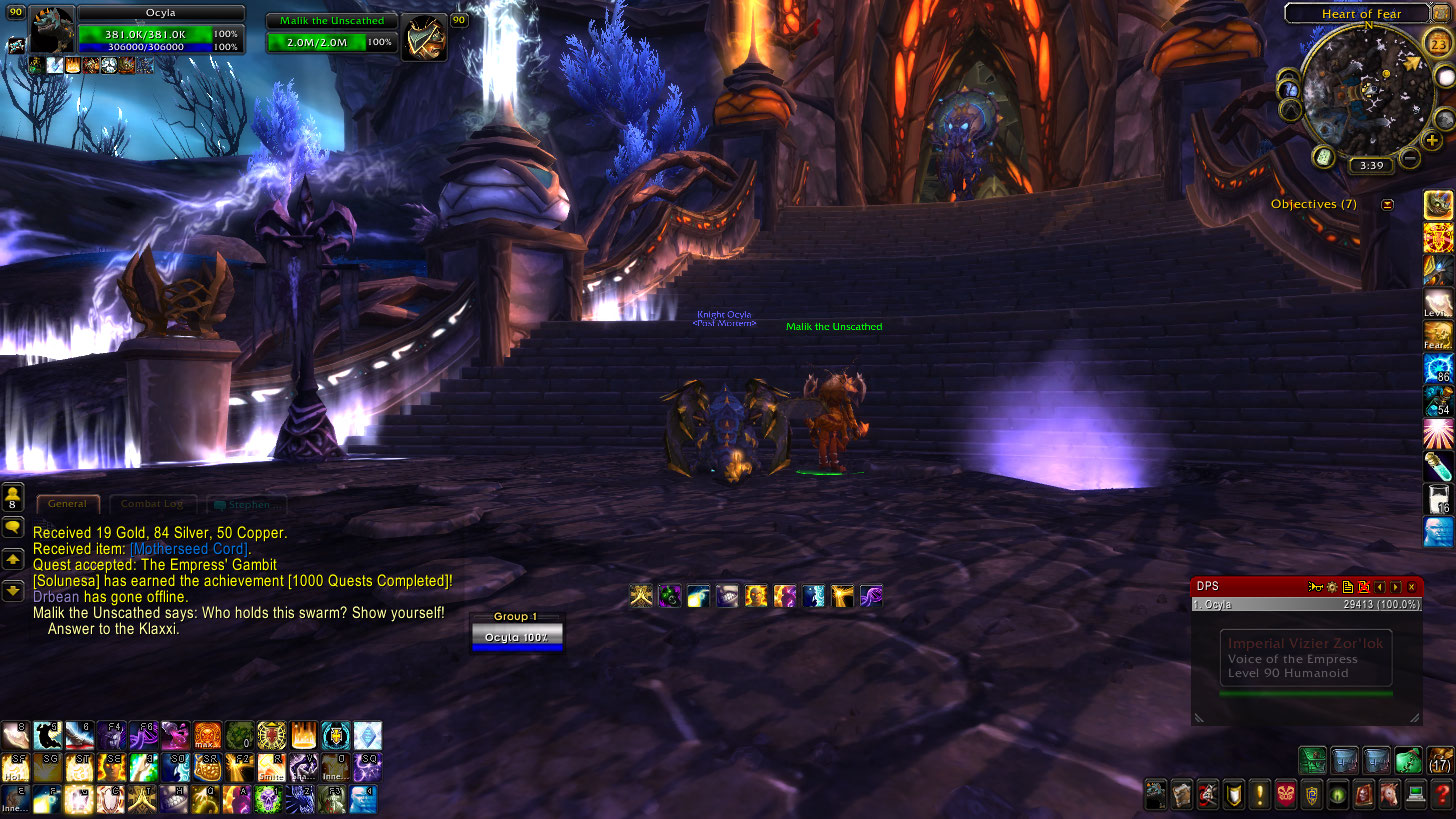Open the backpack showing 17 free slots

tap(1440, 760)
